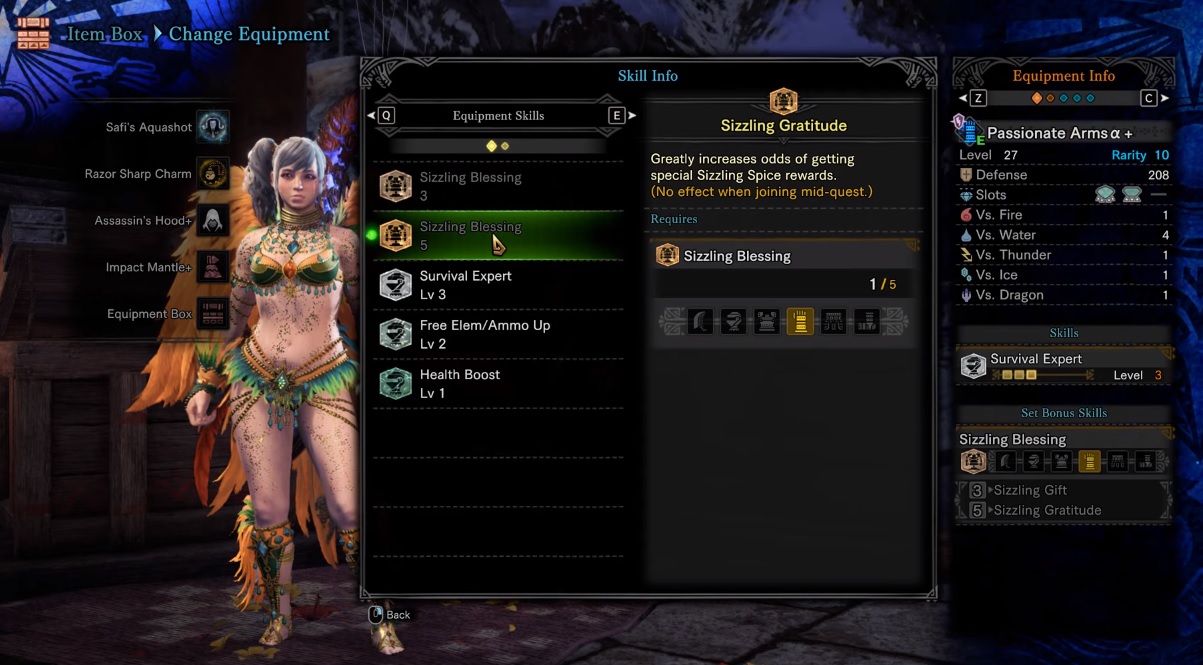Select the highlighted Sizzling Blessing 5 skill row
The image size is (1203, 665).
[498, 236]
